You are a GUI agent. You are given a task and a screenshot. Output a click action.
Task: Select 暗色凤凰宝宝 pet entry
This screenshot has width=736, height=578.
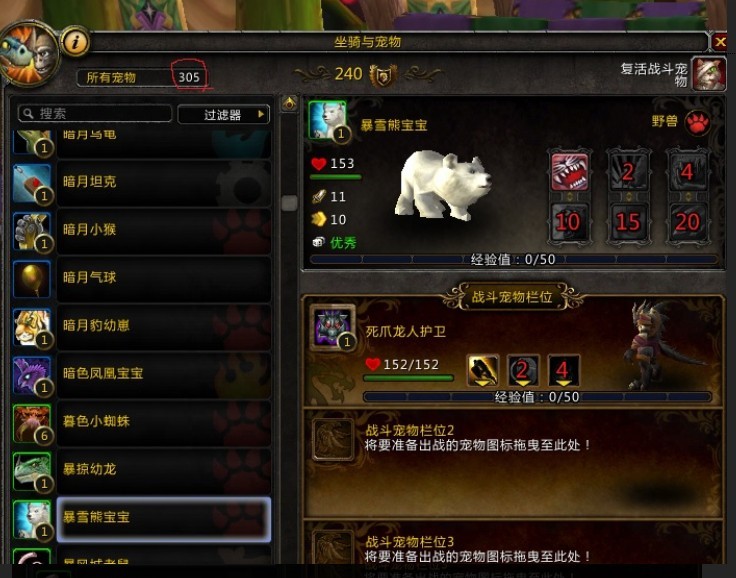tap(140, 374)
